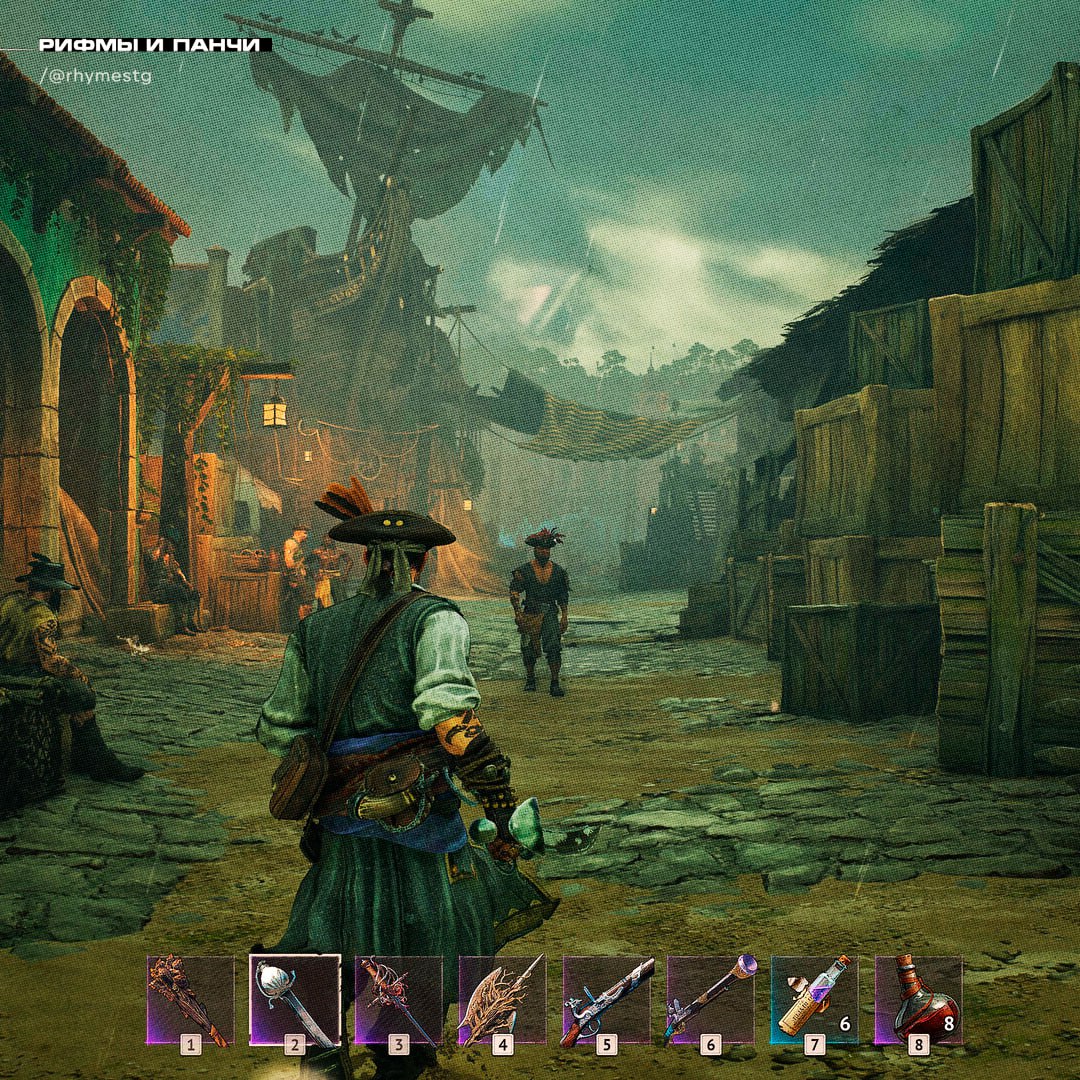The width and height of the screenshot is (1080, 1080).
Task: Open the @rhymestg channel handle
Action: click(96, 76)
